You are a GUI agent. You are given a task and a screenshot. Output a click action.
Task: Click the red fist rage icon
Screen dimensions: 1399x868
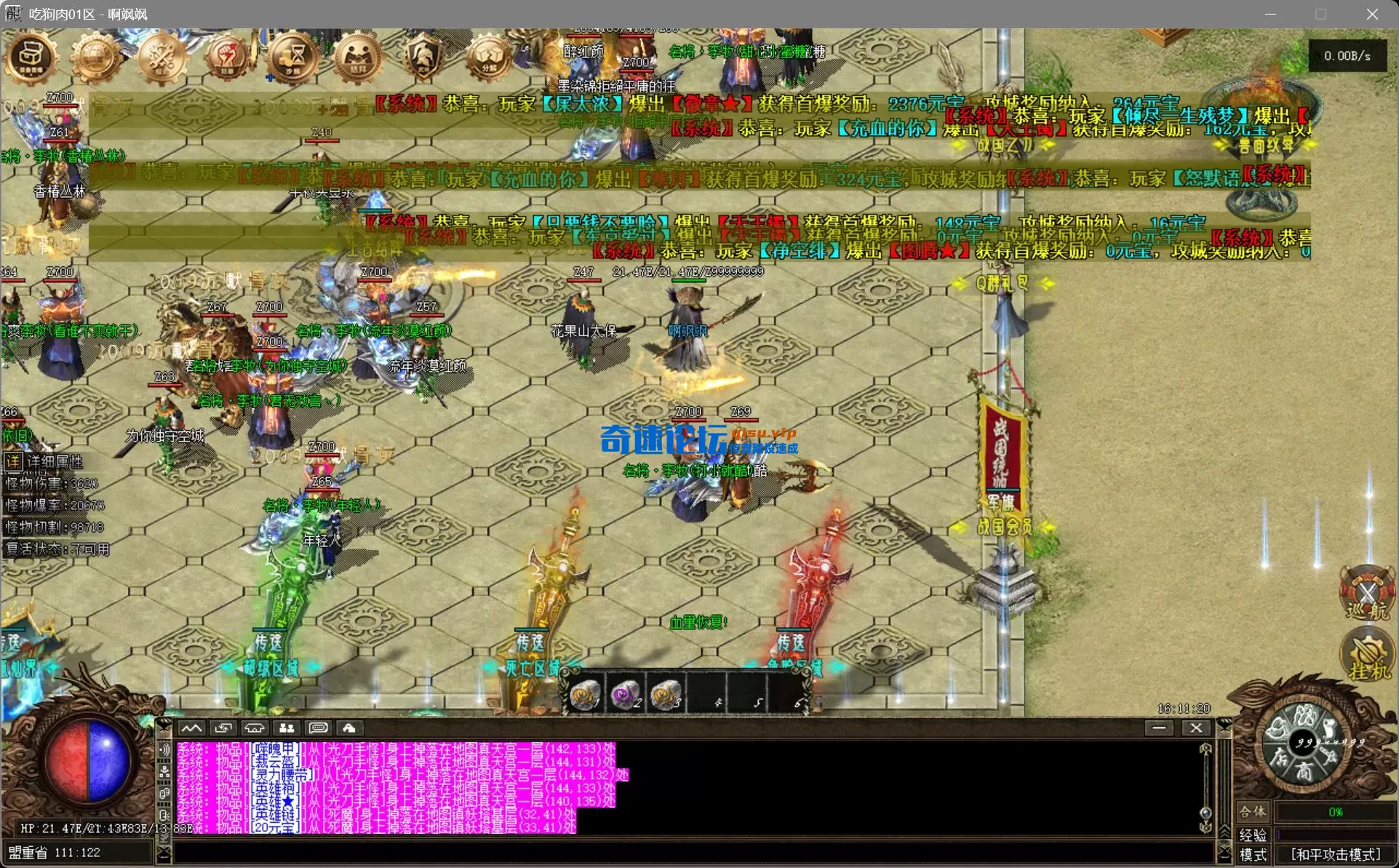(227, 58)
